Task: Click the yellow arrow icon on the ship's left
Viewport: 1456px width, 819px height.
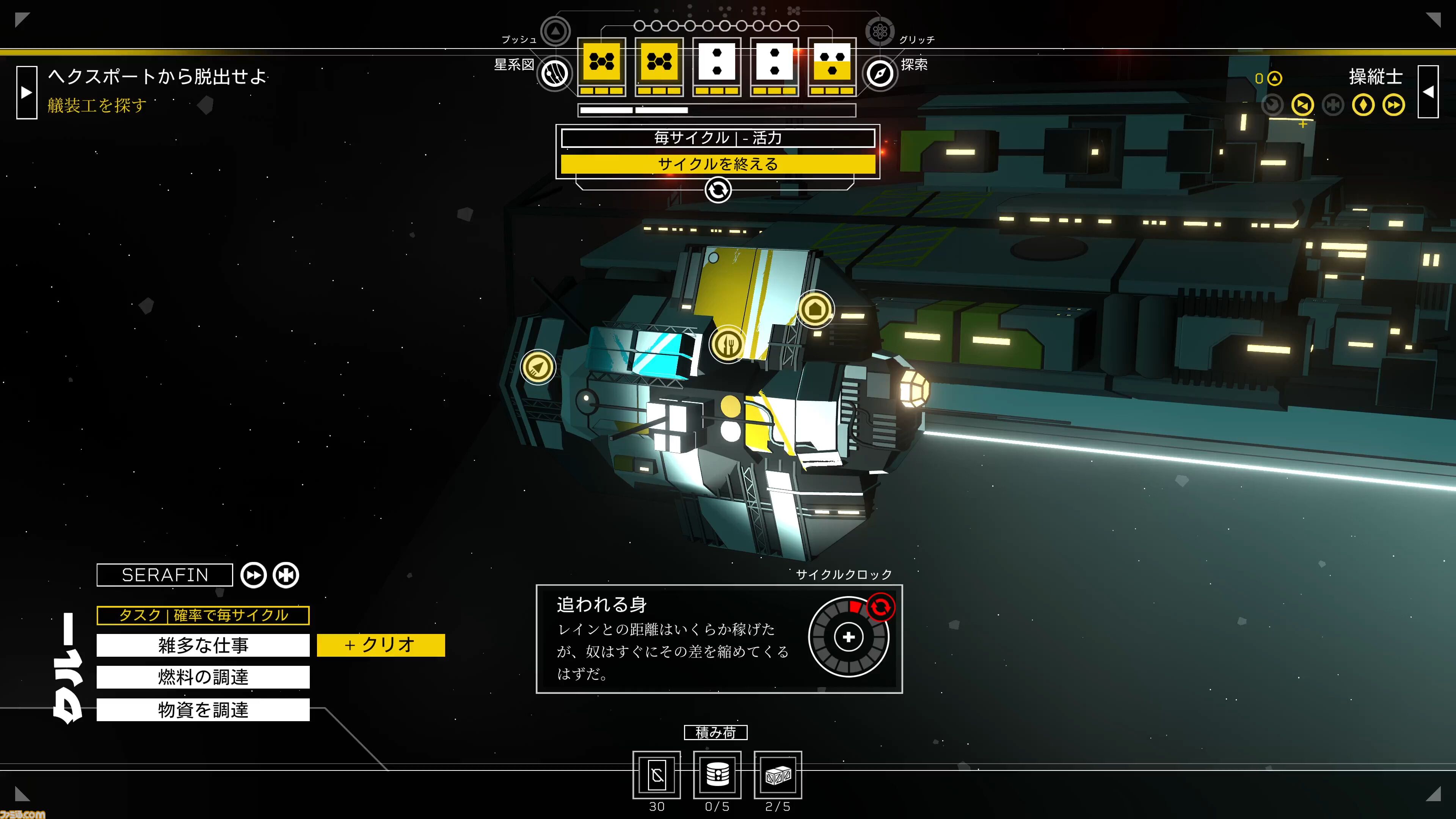Action: point(538,367)
